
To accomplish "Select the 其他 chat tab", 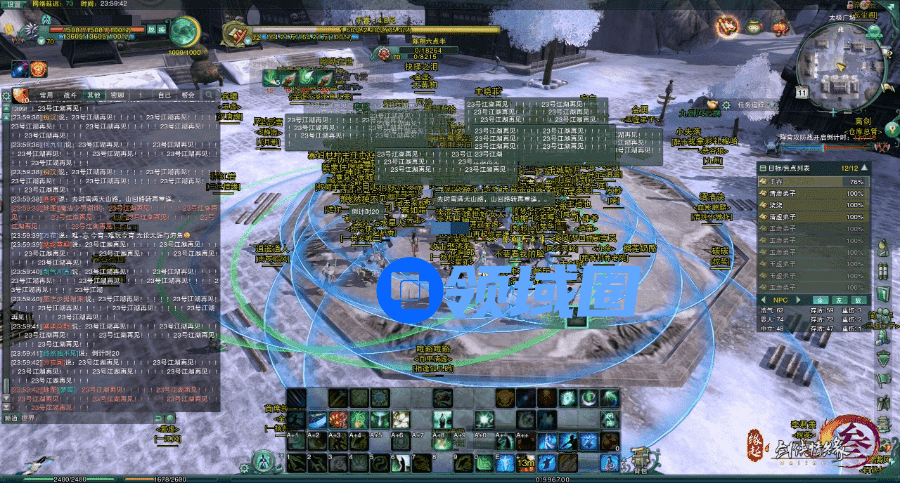I will [93, 95].
